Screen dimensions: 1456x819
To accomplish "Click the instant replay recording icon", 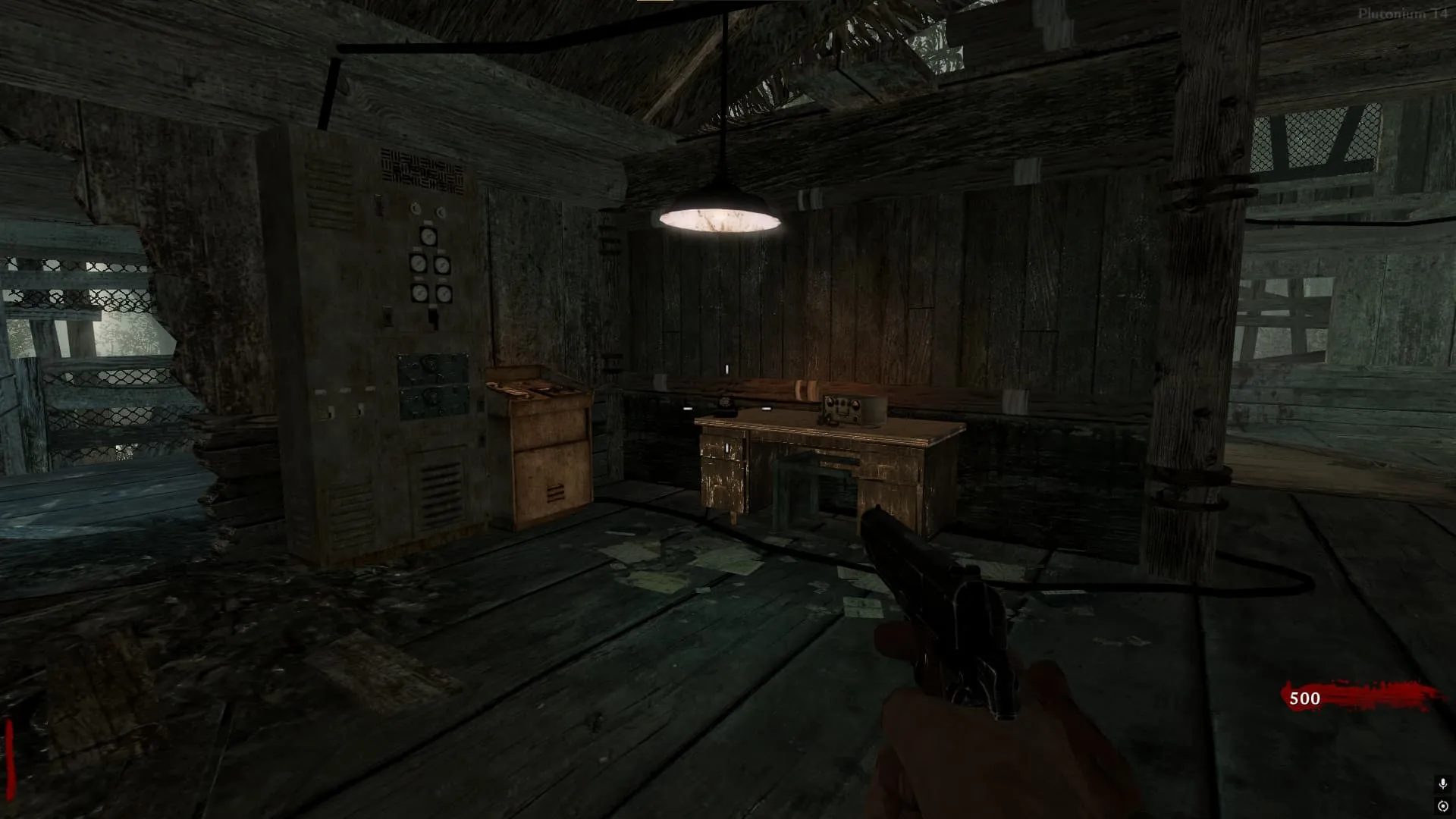I will tap(1442, 806).
